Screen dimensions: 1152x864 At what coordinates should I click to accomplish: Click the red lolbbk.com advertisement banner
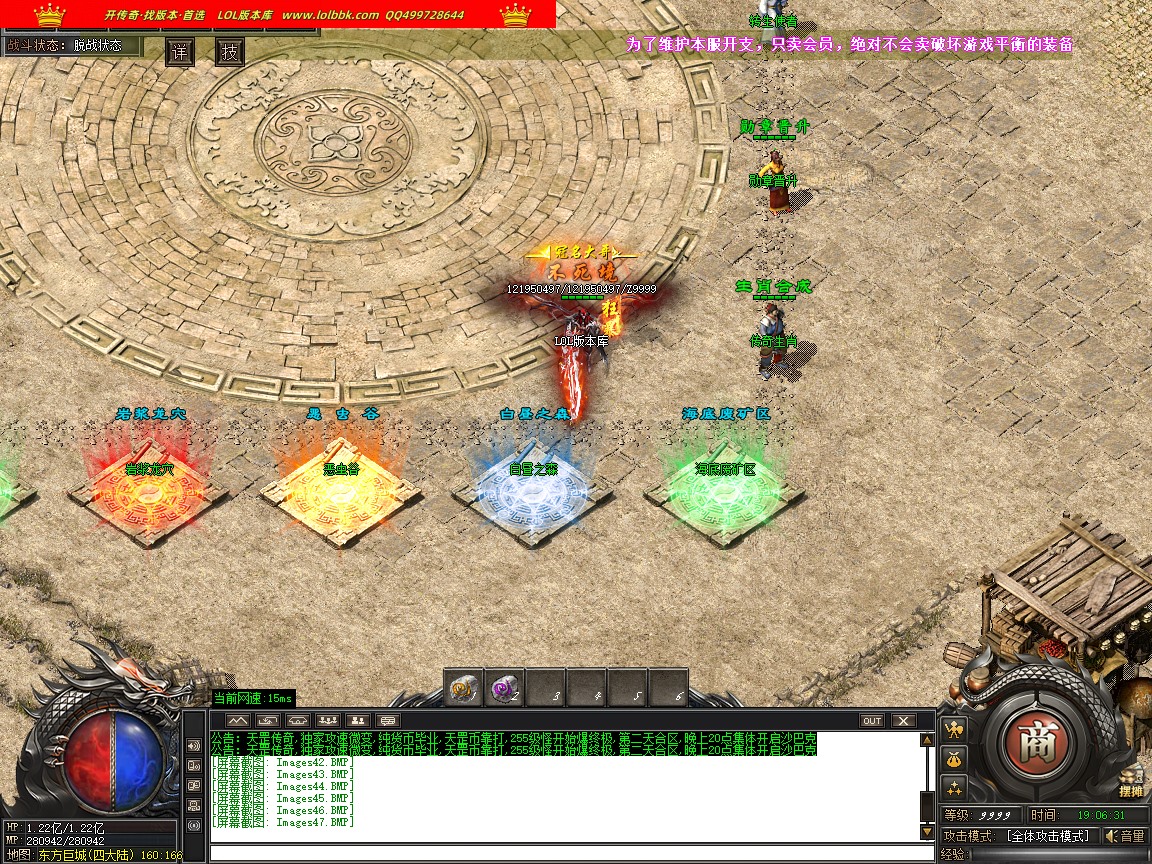(x=278, y=15)
